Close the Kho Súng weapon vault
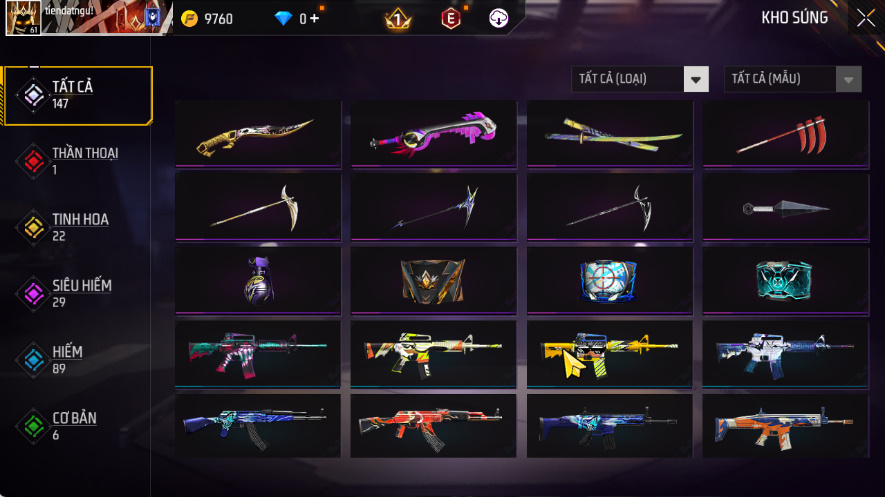 [865, 18]
